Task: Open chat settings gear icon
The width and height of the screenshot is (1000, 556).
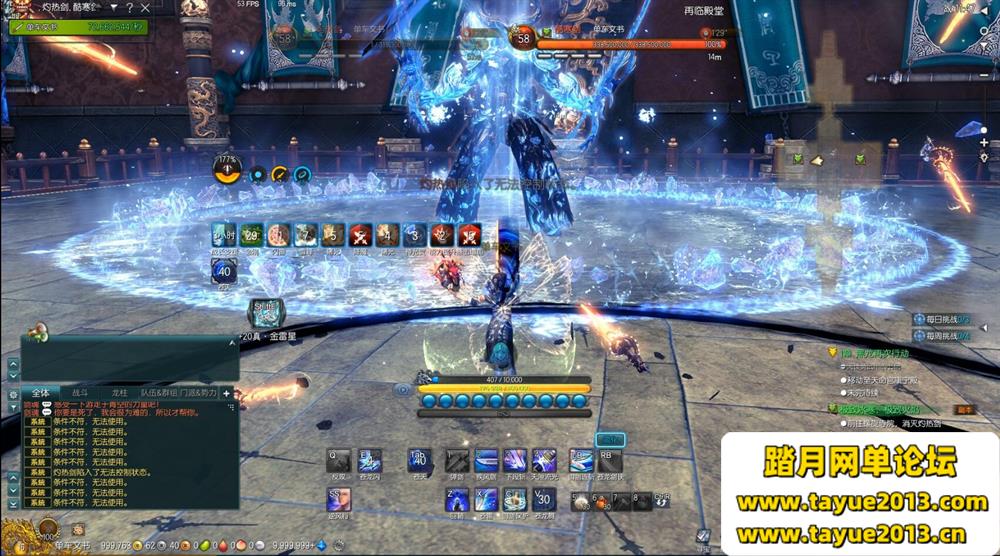Action: point(13,395)
